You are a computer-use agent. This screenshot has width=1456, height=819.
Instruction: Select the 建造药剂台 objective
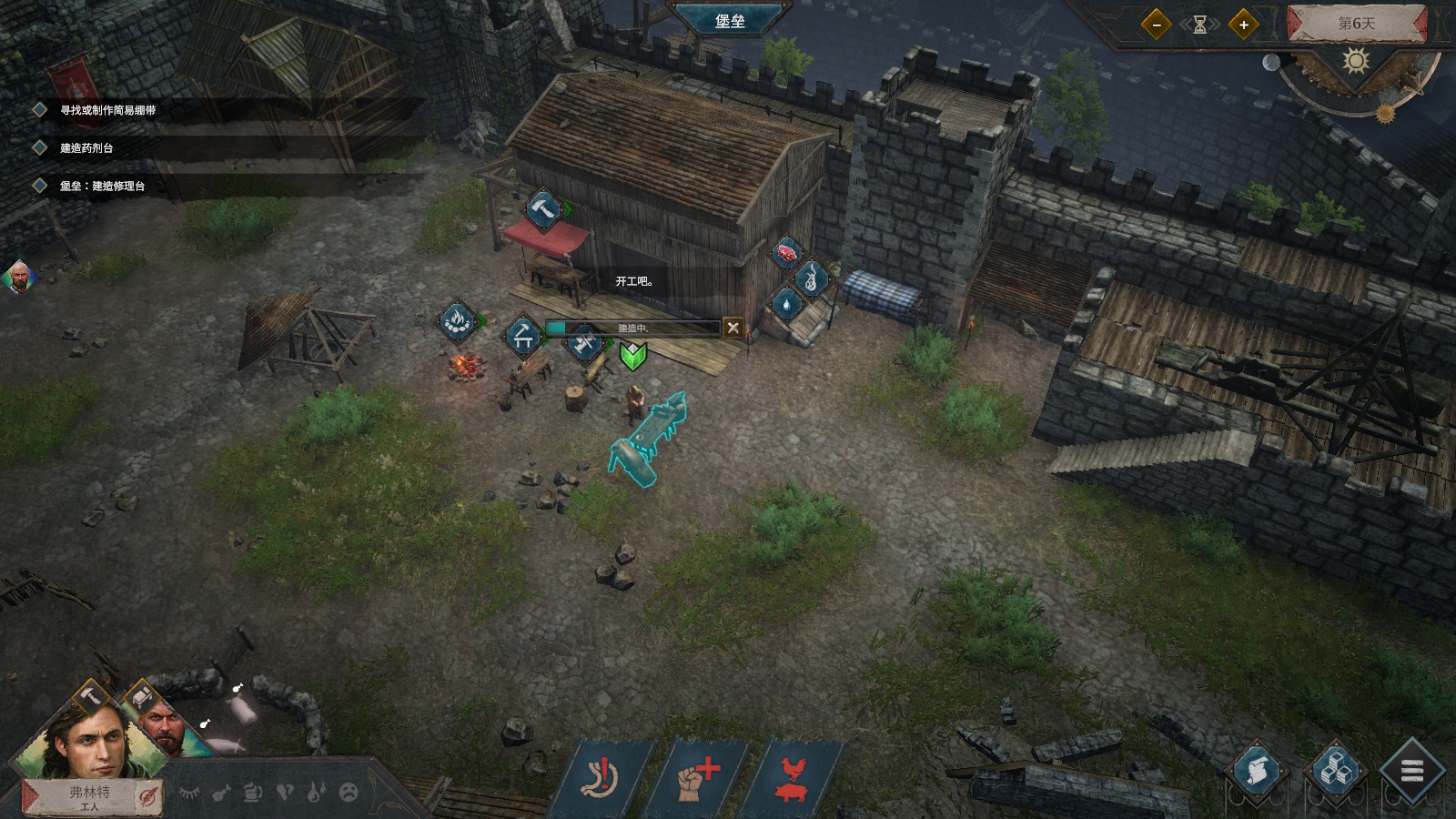tap(86, 147)
